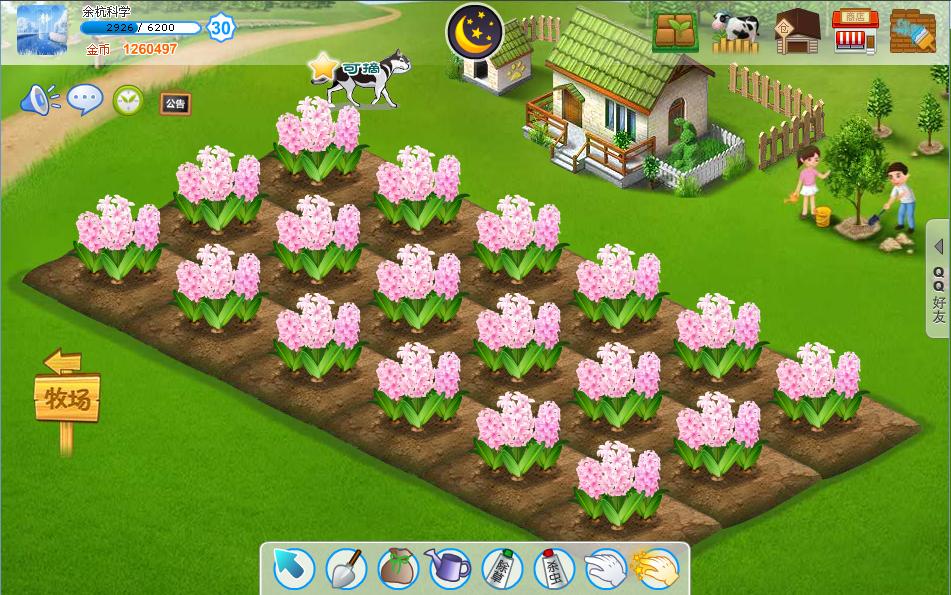Pick the purple watering can
This screenshot has width=951, height=595.
click(450, 569)
